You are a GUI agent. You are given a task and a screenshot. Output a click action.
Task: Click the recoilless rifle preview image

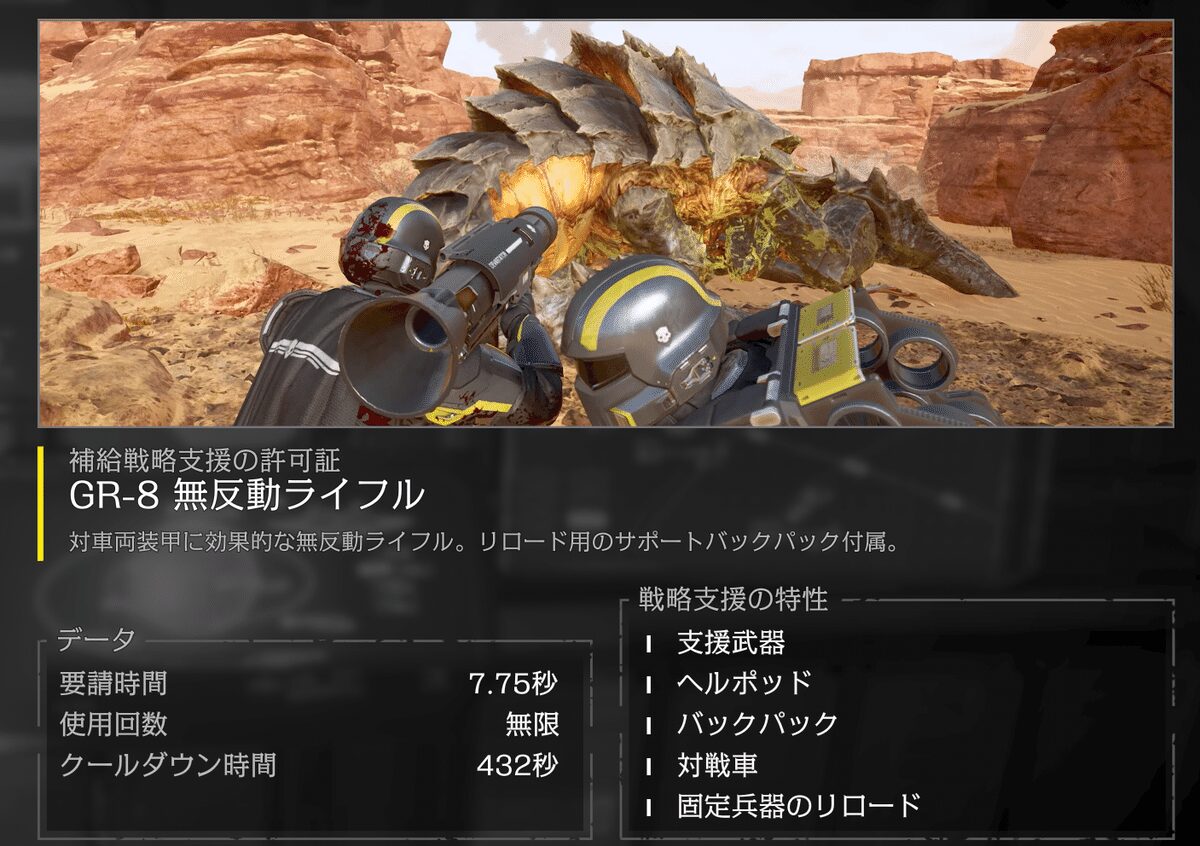[605, 224]
